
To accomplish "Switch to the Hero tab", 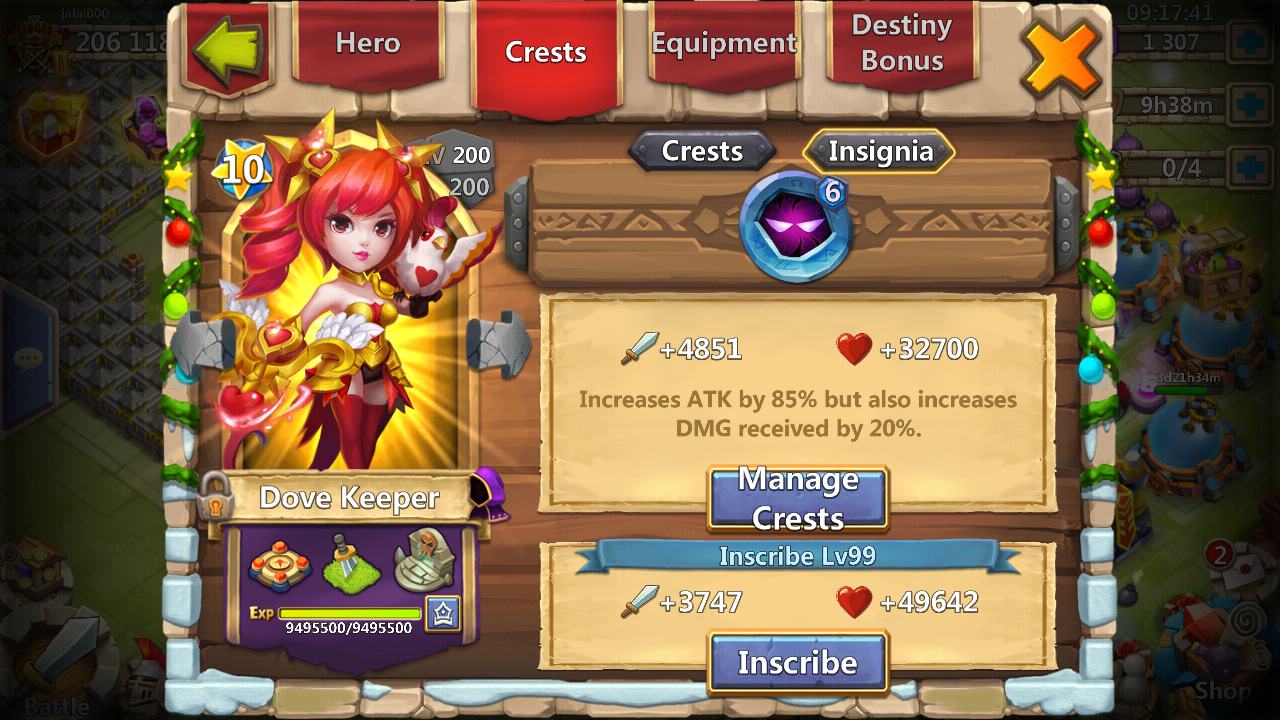I will pyautogui.click(x=367, y=44).
